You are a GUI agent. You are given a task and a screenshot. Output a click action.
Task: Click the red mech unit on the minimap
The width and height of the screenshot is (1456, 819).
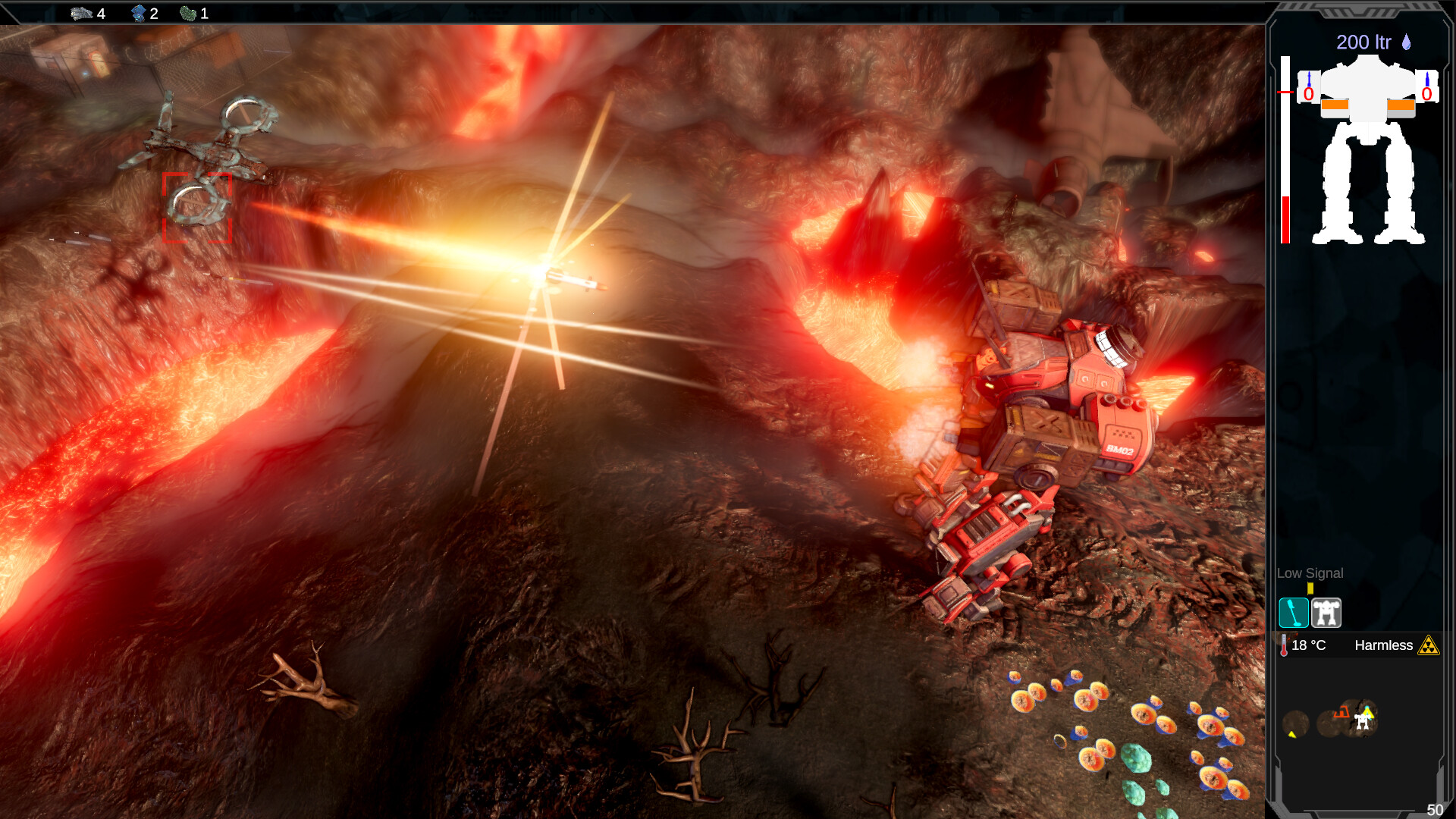(1342, 711)
